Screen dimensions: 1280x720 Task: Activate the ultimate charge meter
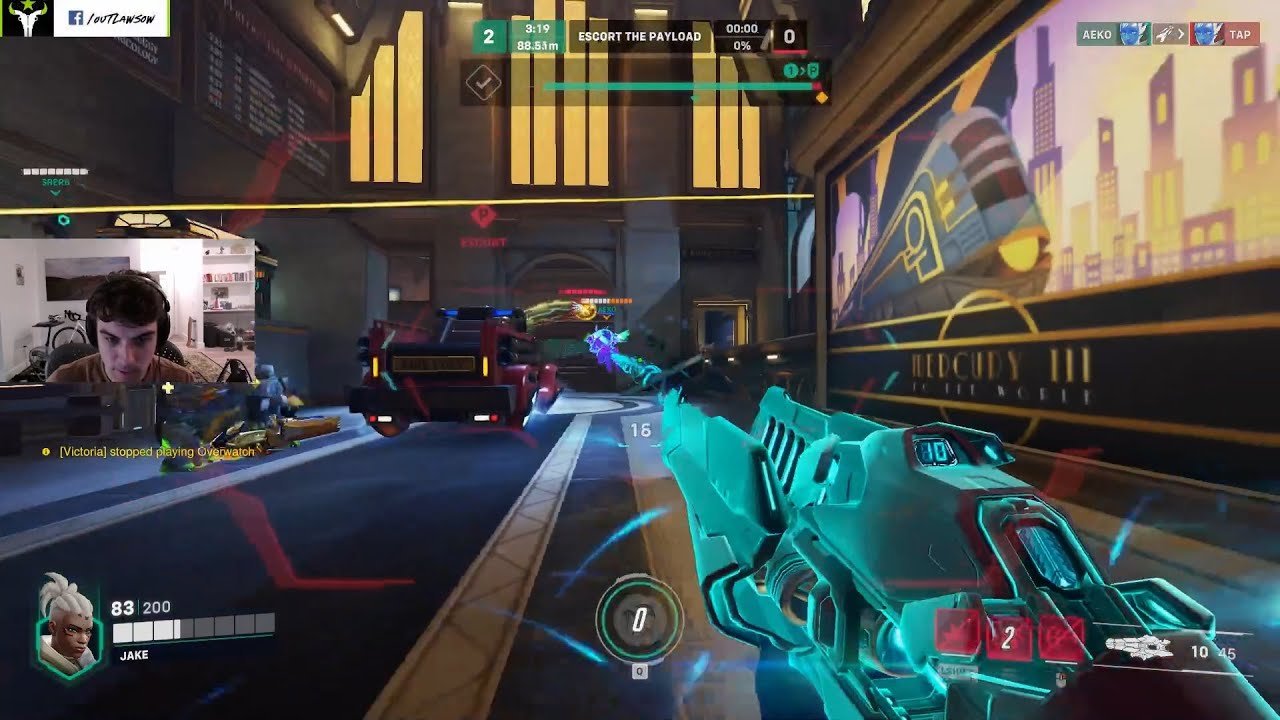[639, 620]
